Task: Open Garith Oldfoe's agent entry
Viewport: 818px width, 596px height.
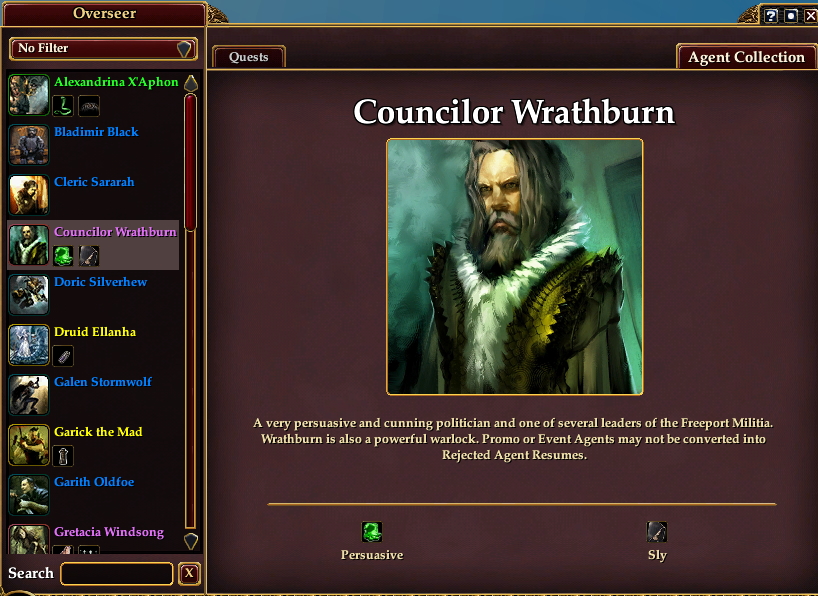Action: (94, 482)
